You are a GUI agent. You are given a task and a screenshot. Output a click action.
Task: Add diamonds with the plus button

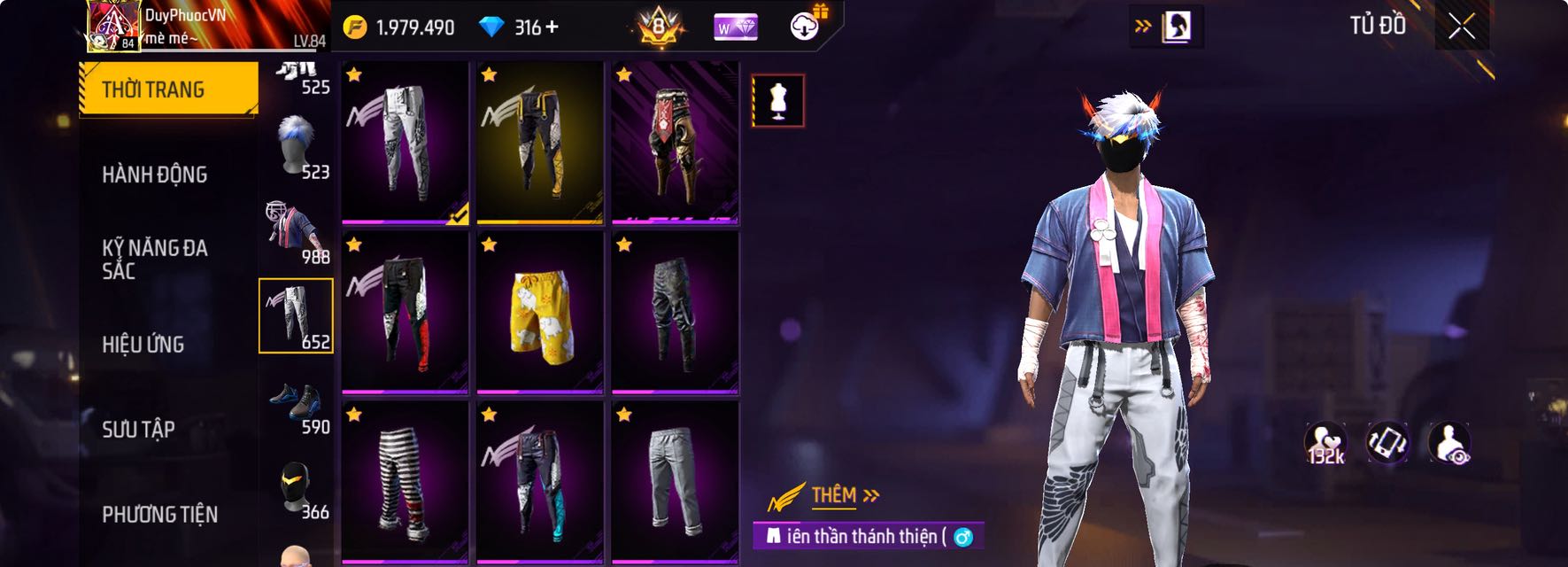tap(552, 27)
